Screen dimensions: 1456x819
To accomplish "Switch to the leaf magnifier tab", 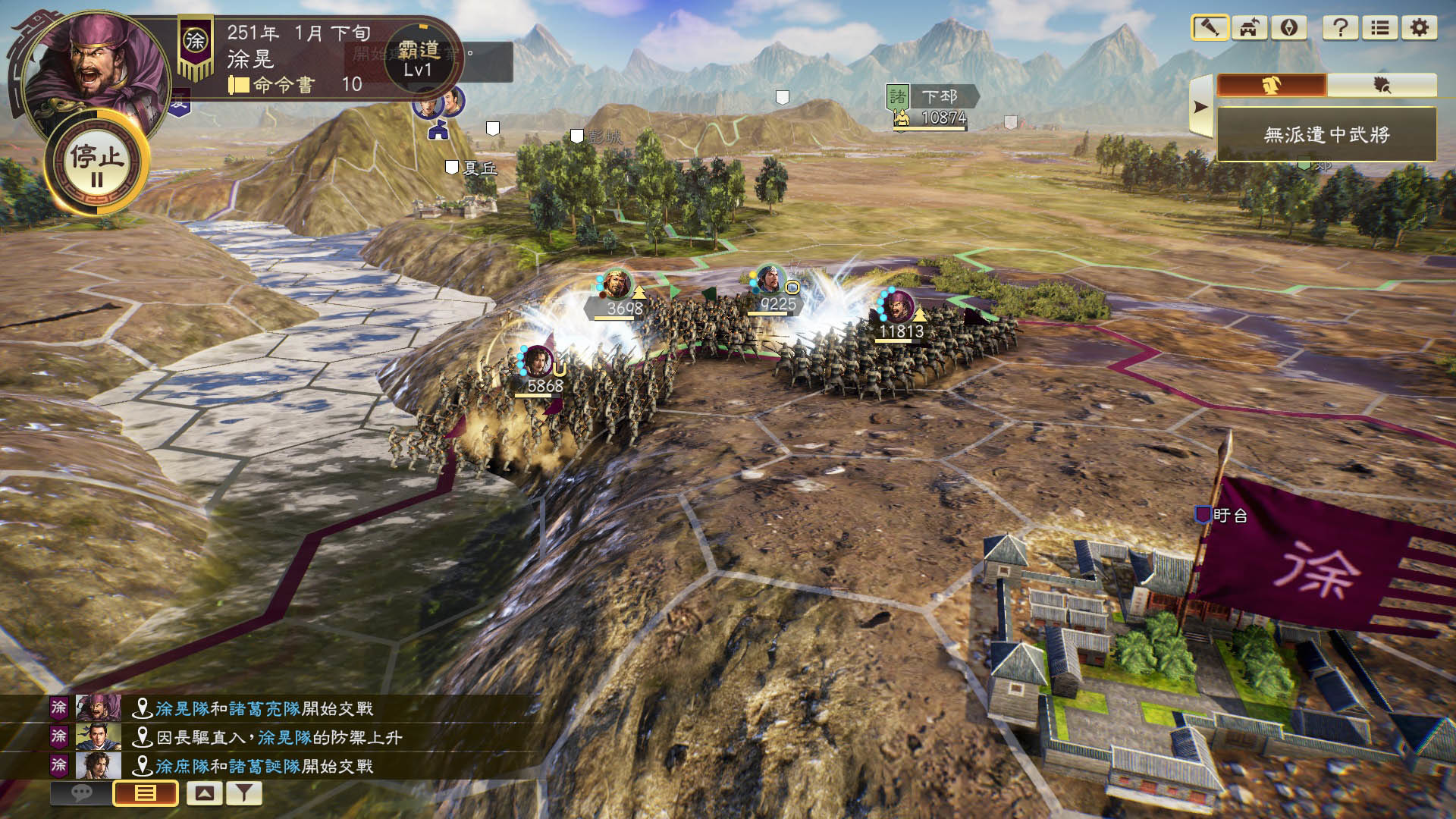I will click(x=1382, y=85).
